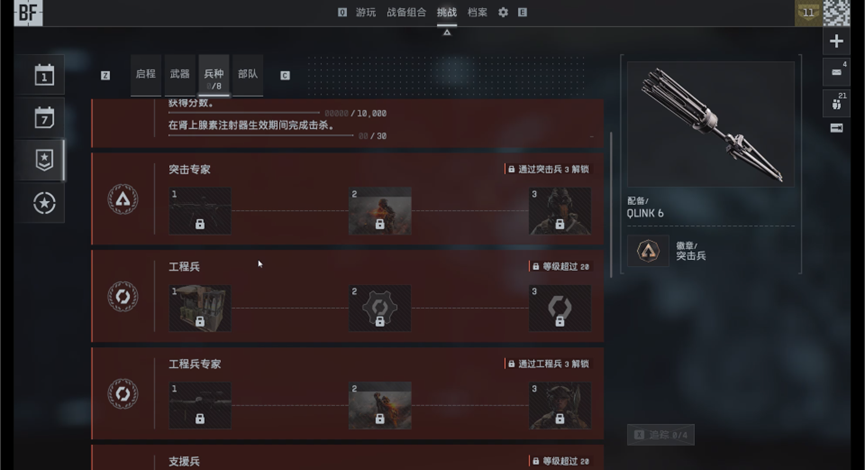Click the plus button in top-right sidebar
865x470 pixels.
coord(837,41)
